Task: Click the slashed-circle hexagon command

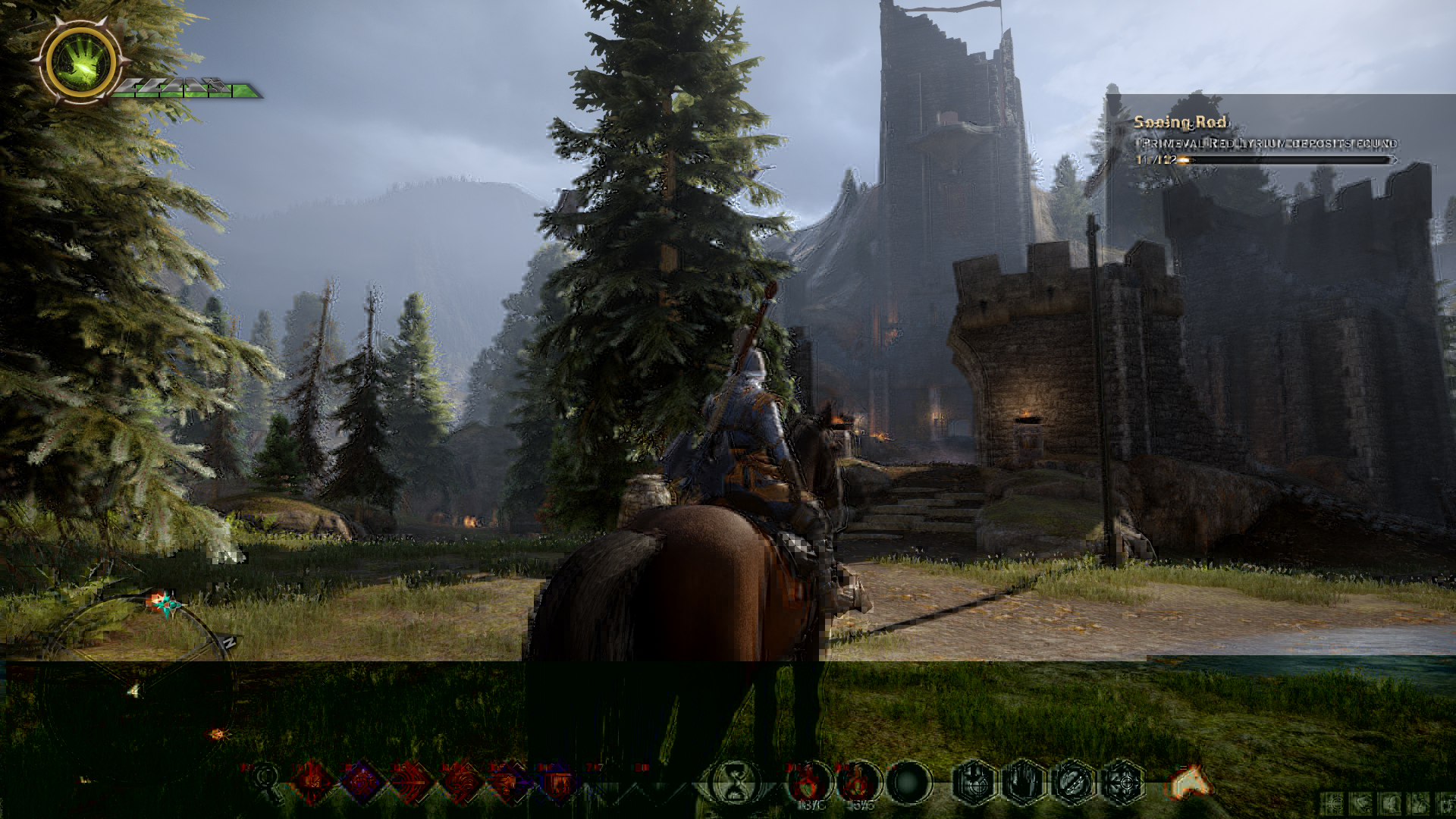Action: tap(1074, 783)
